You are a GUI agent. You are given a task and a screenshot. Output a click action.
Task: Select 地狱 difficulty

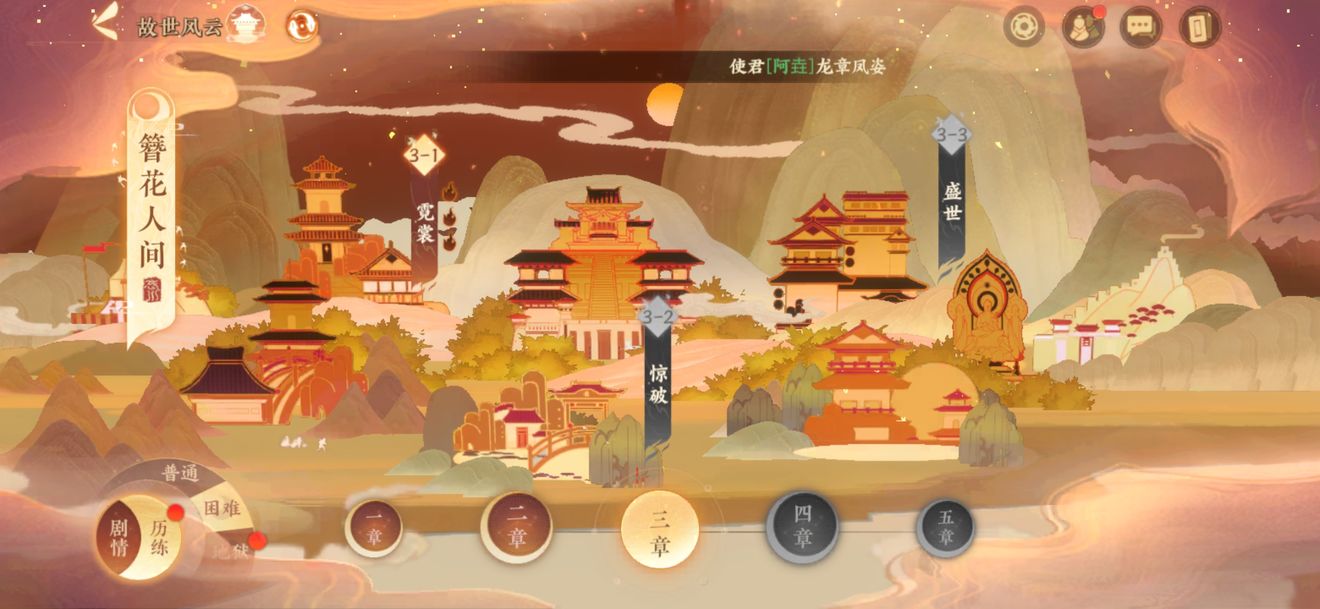[232, 550]
